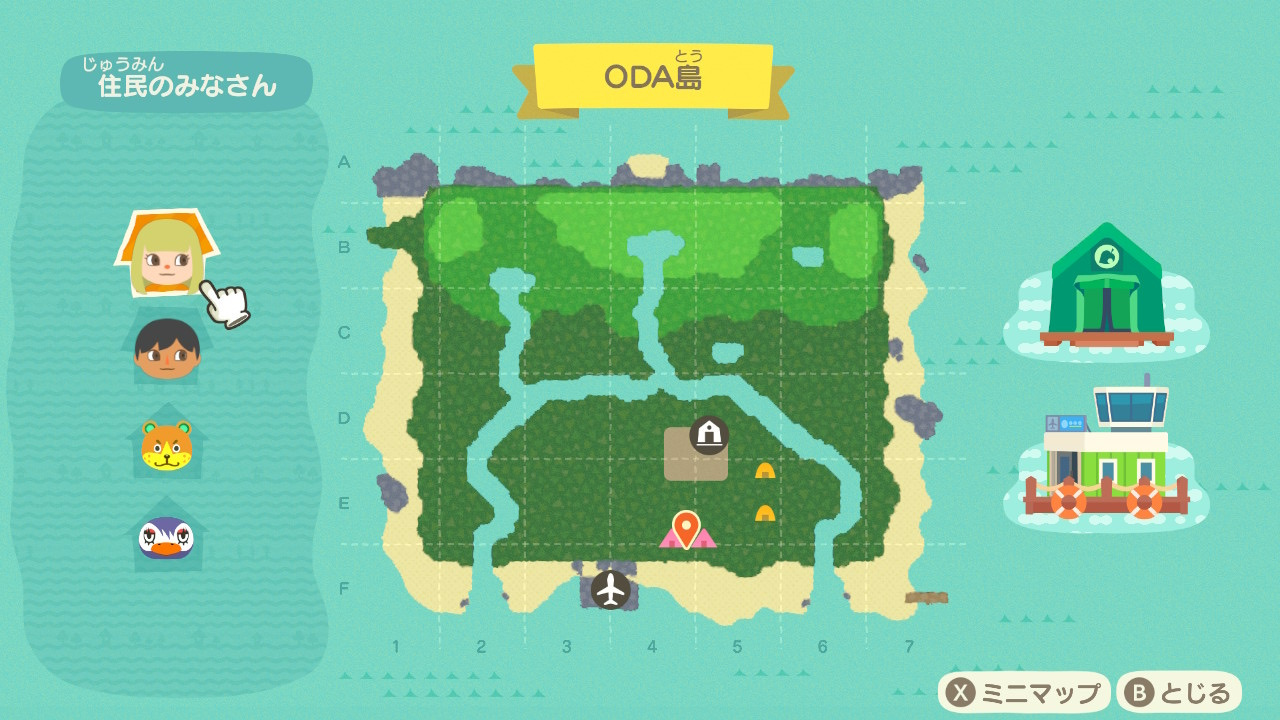The image size is (1280, 720).
Task: Open the airport building illustration
Action: coord(1106,453)
